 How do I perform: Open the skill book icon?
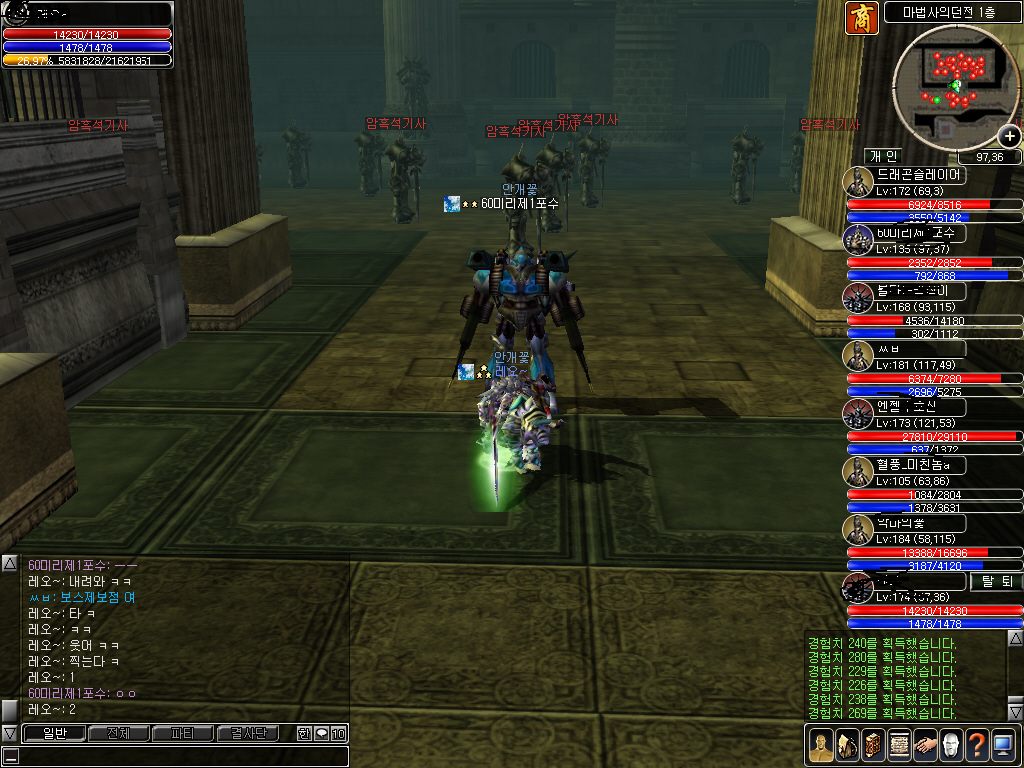[872, 745]
